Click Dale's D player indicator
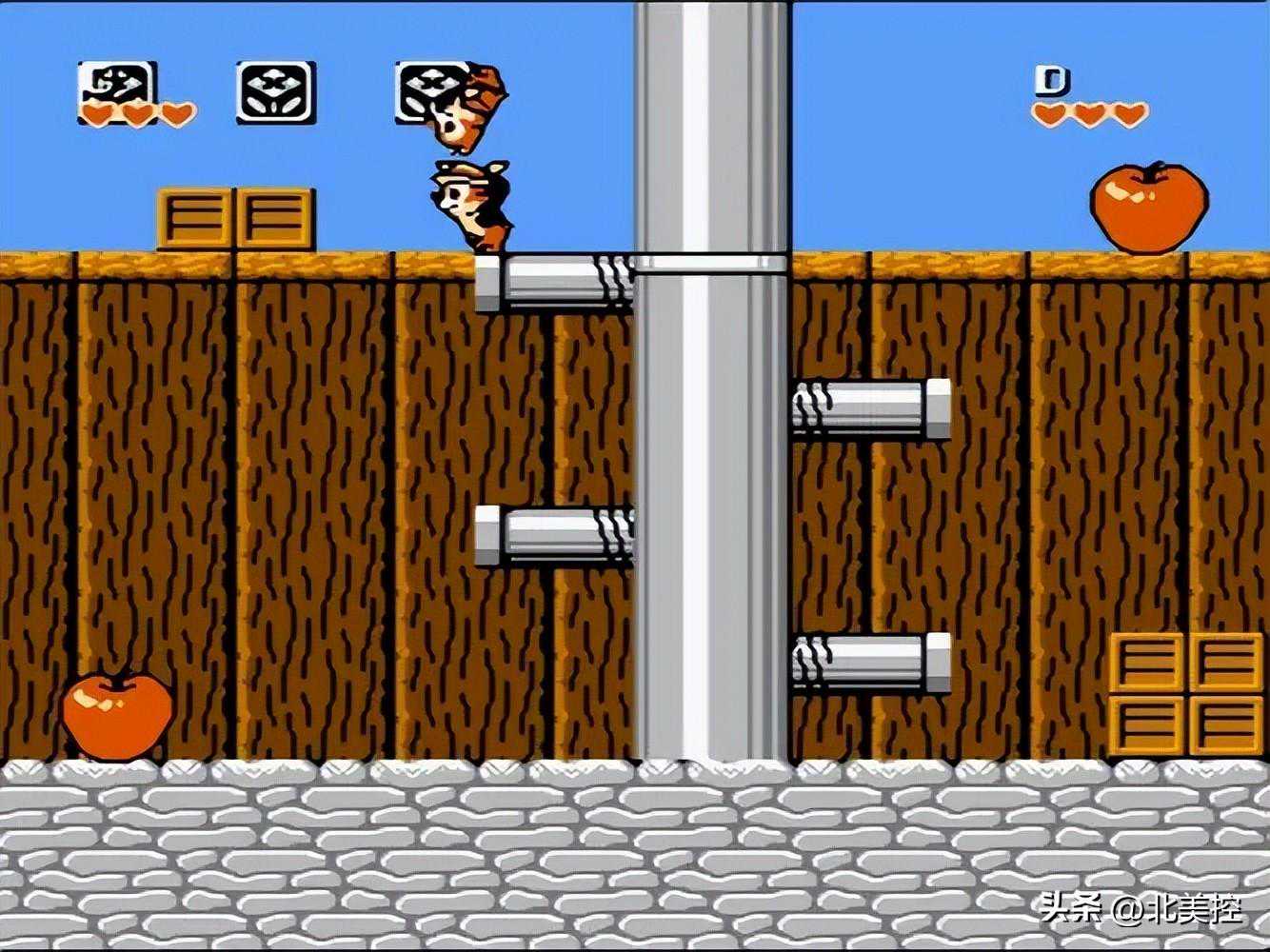The height and width of the screenshot is (952, 1270). click(1052, 81)
